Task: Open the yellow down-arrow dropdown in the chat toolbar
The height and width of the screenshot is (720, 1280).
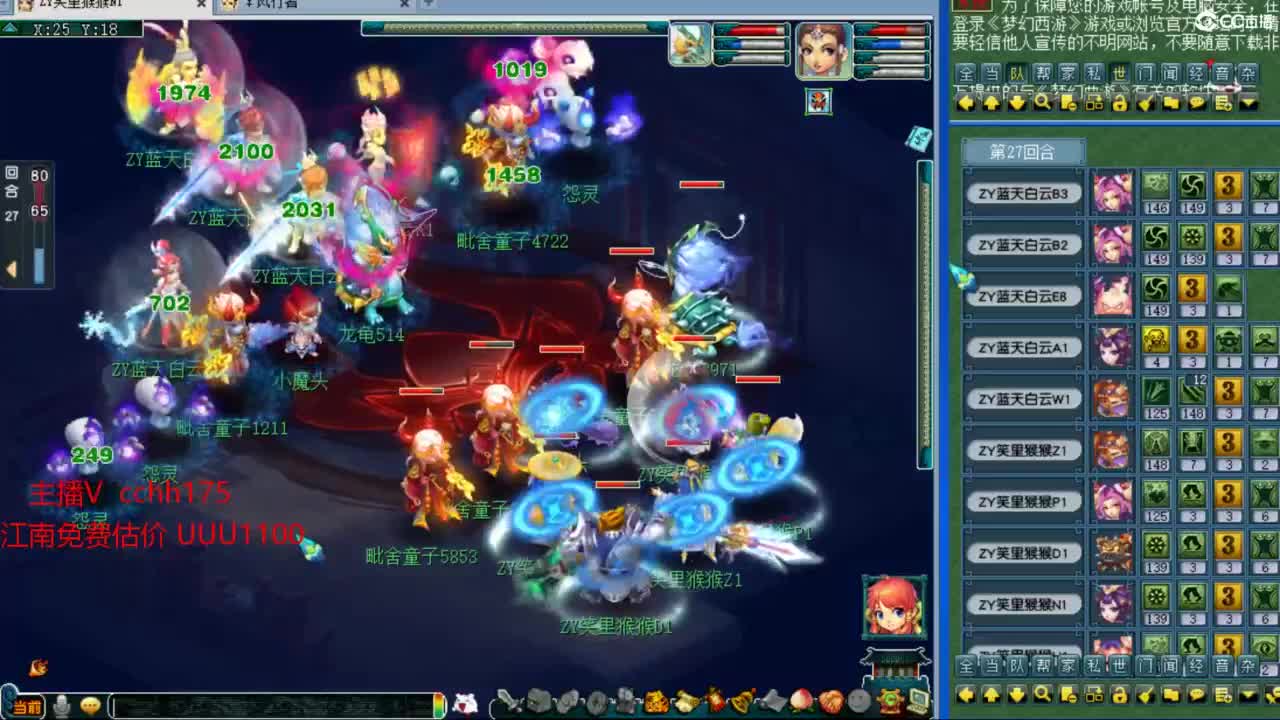Action: [1247, 696]
